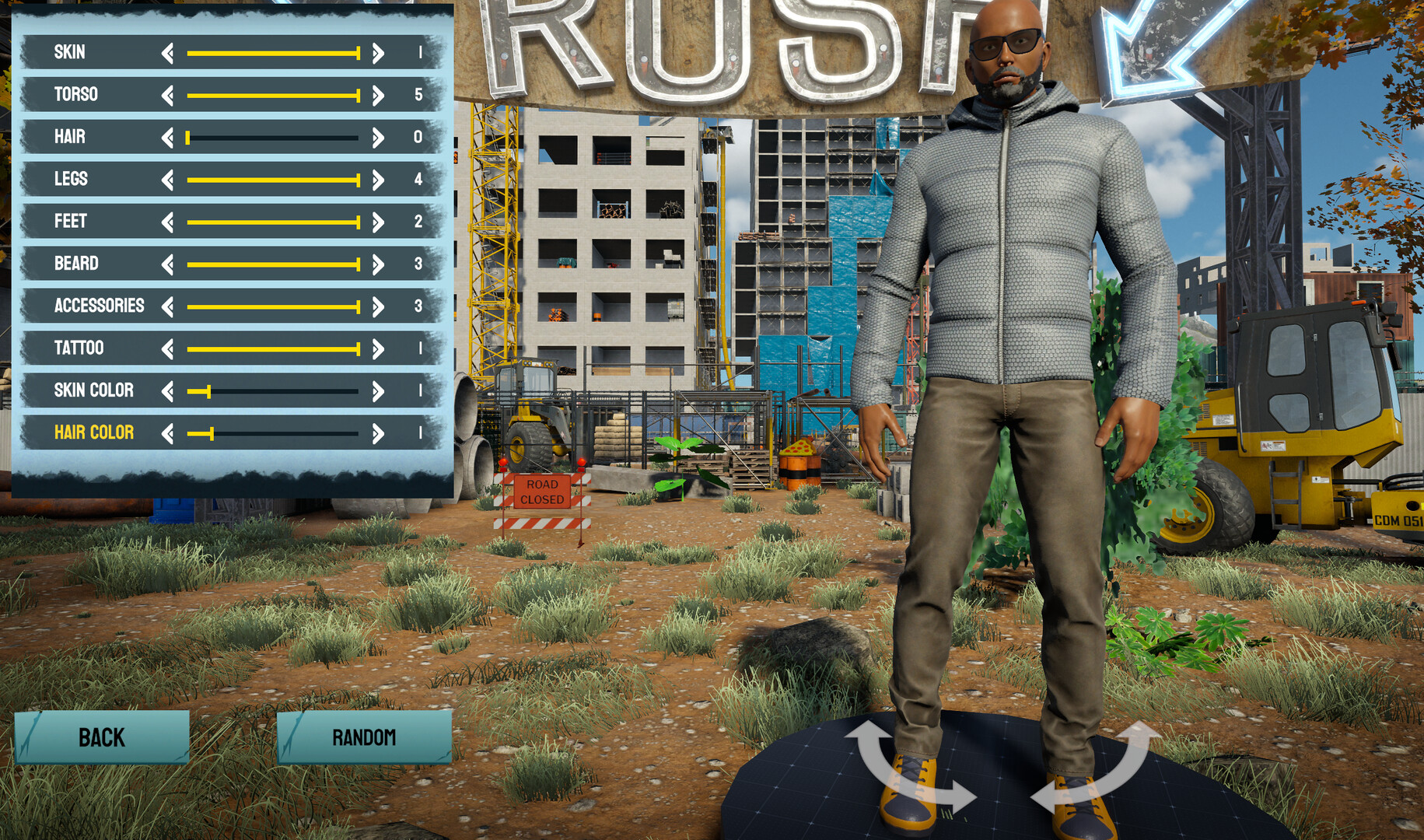Image resolution: width=1424 pixels, height=840 pixels.
Task: Click the Skin slider track
Action: coord(272,52)
